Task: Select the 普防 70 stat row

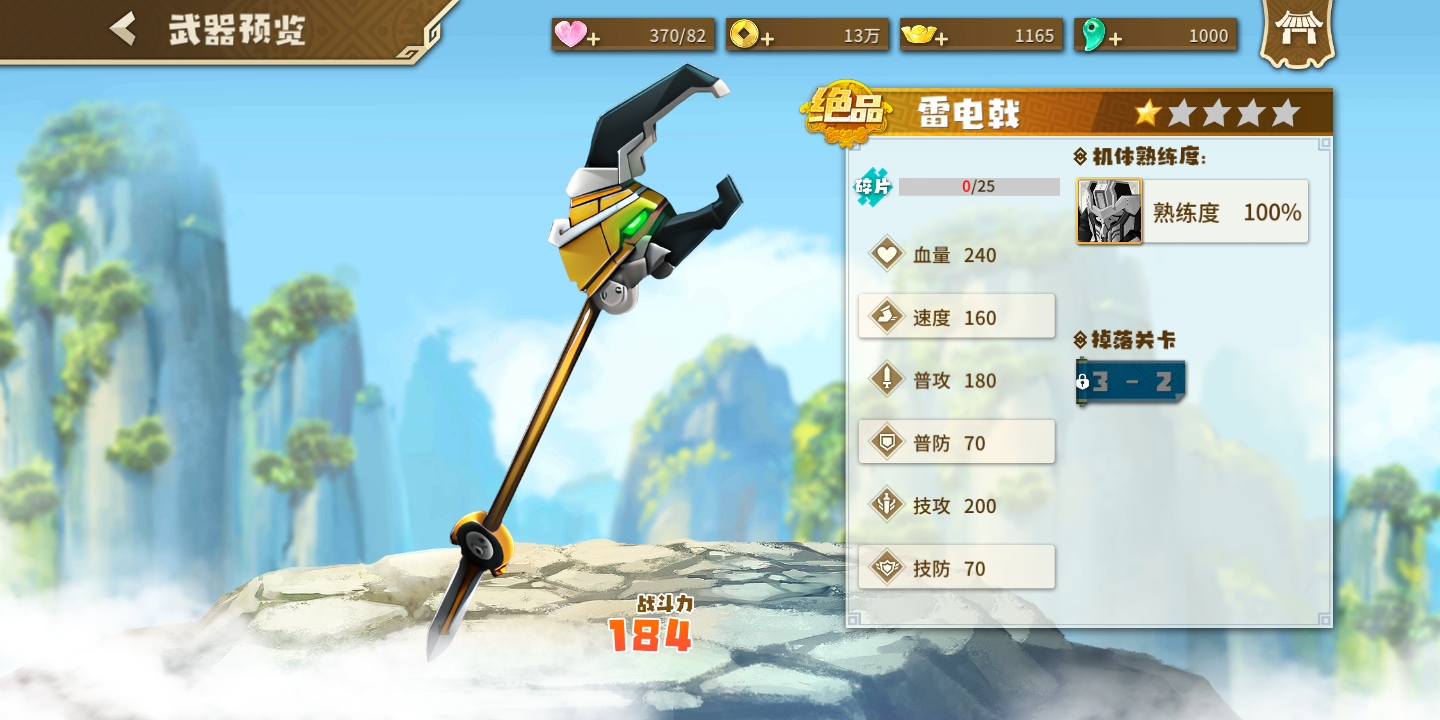Action: [956, 442]
